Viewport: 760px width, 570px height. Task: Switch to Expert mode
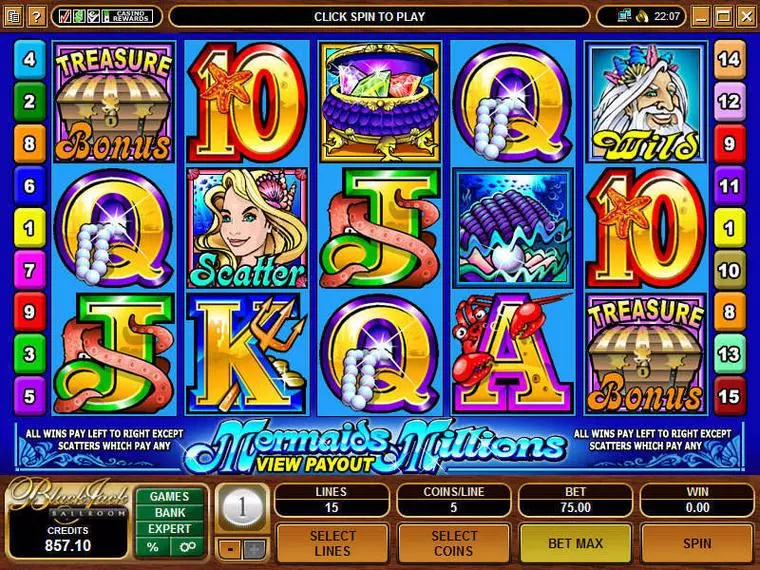tap(170, 528)
